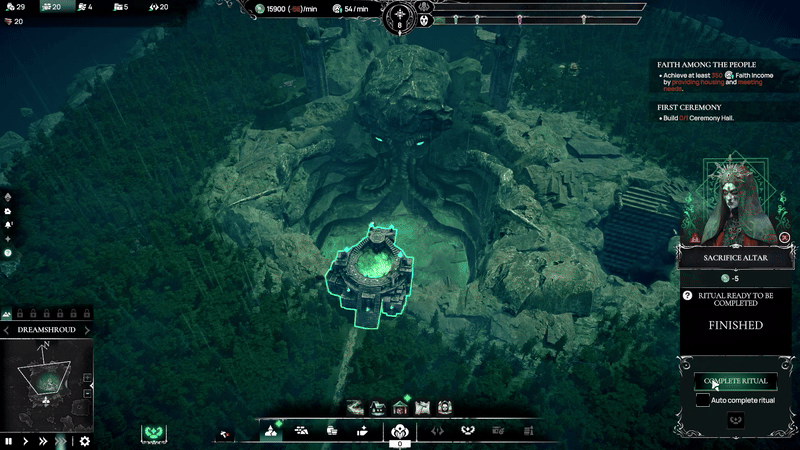Select the house building icon
This screenshot has height=450, width=800.
(377, 407)
